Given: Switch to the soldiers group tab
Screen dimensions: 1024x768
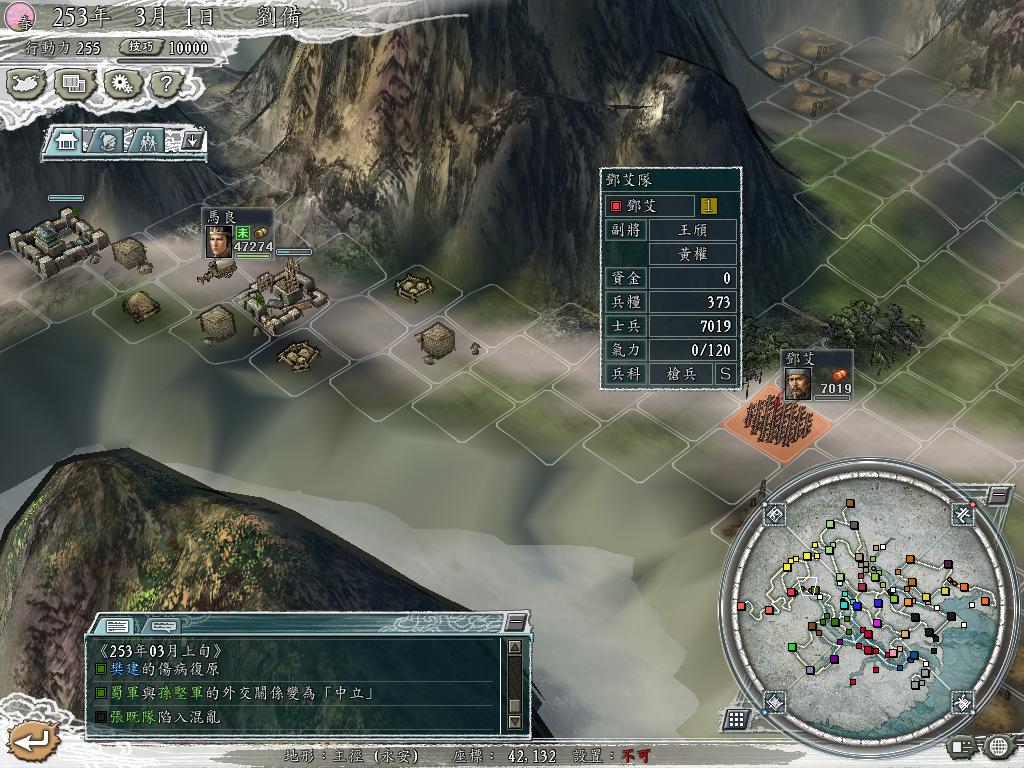Looking at the screenshot, I should [x=149, y=141].
